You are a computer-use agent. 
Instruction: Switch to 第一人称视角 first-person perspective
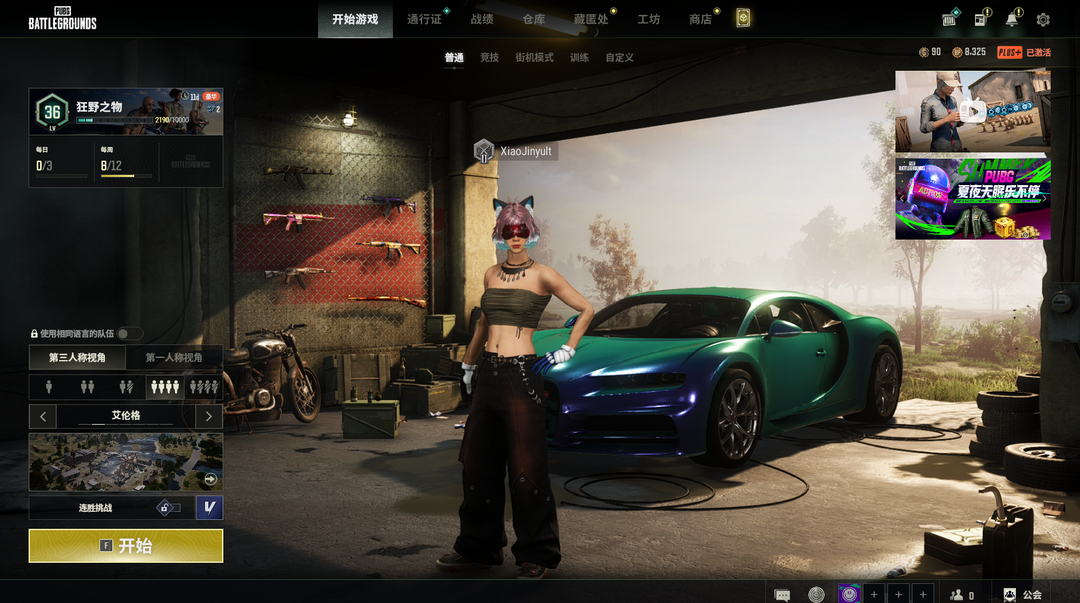pyautogui.click(x=174, y=357)
